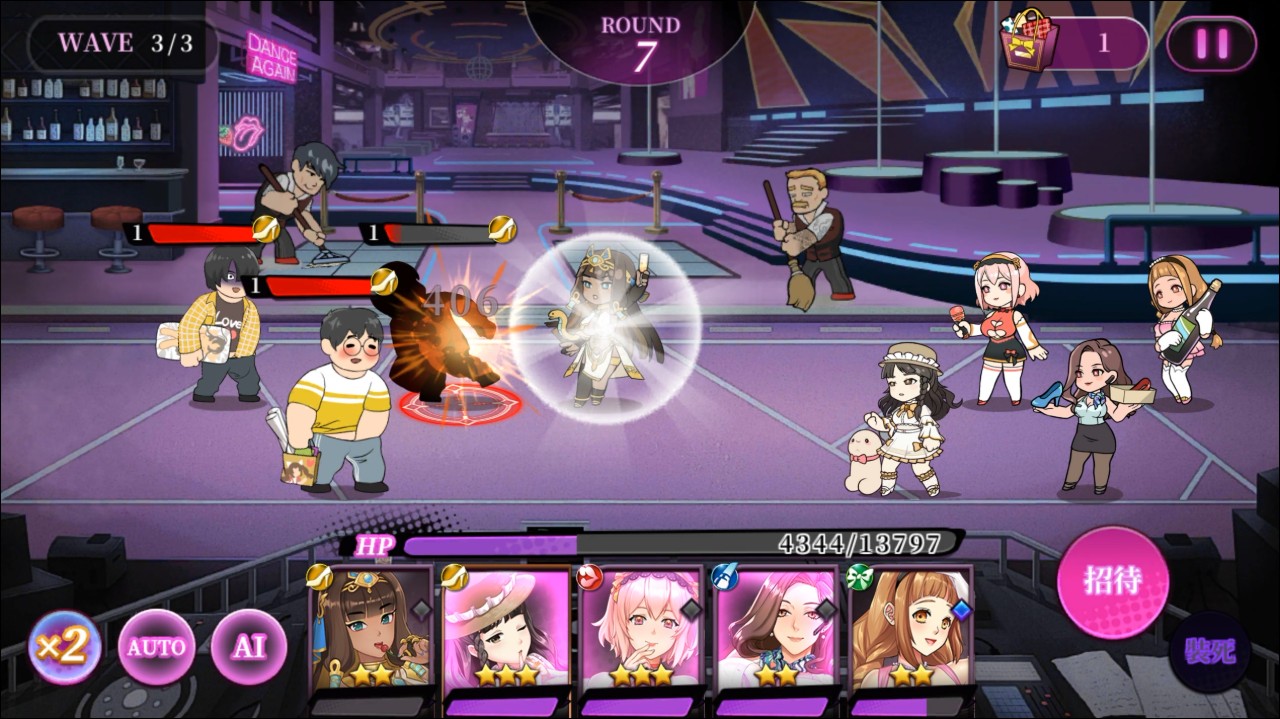Tap the dark 裝死 button

tap(1211, 651)
